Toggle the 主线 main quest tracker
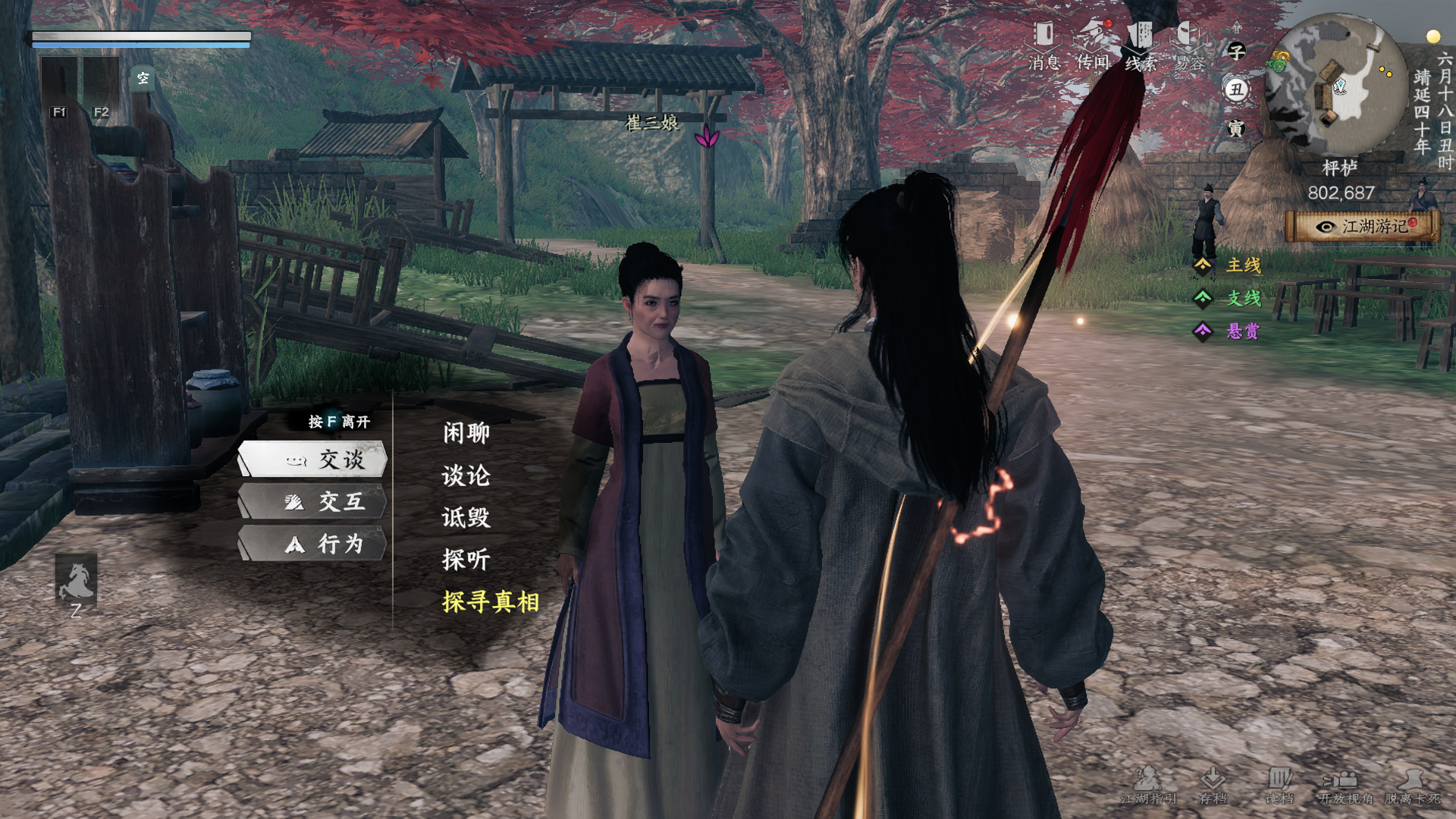 (1230, 265)
